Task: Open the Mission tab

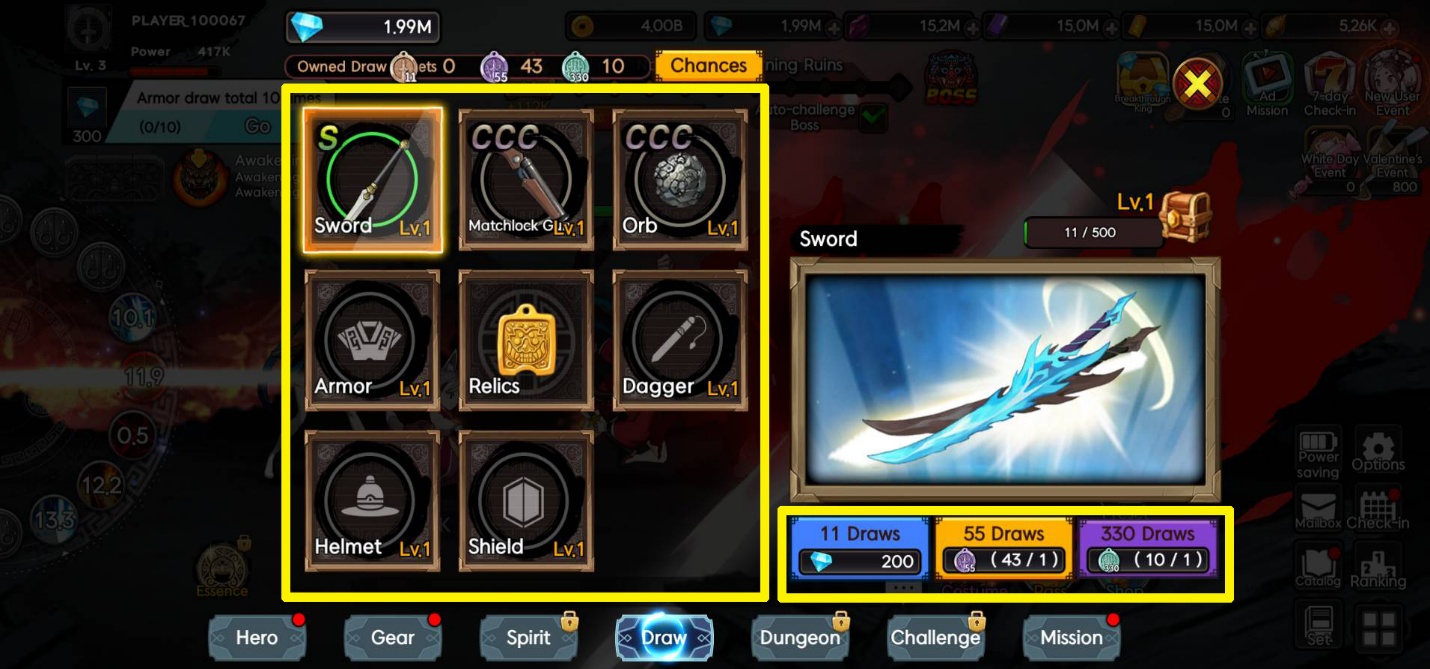Action: coord(1070,637)
